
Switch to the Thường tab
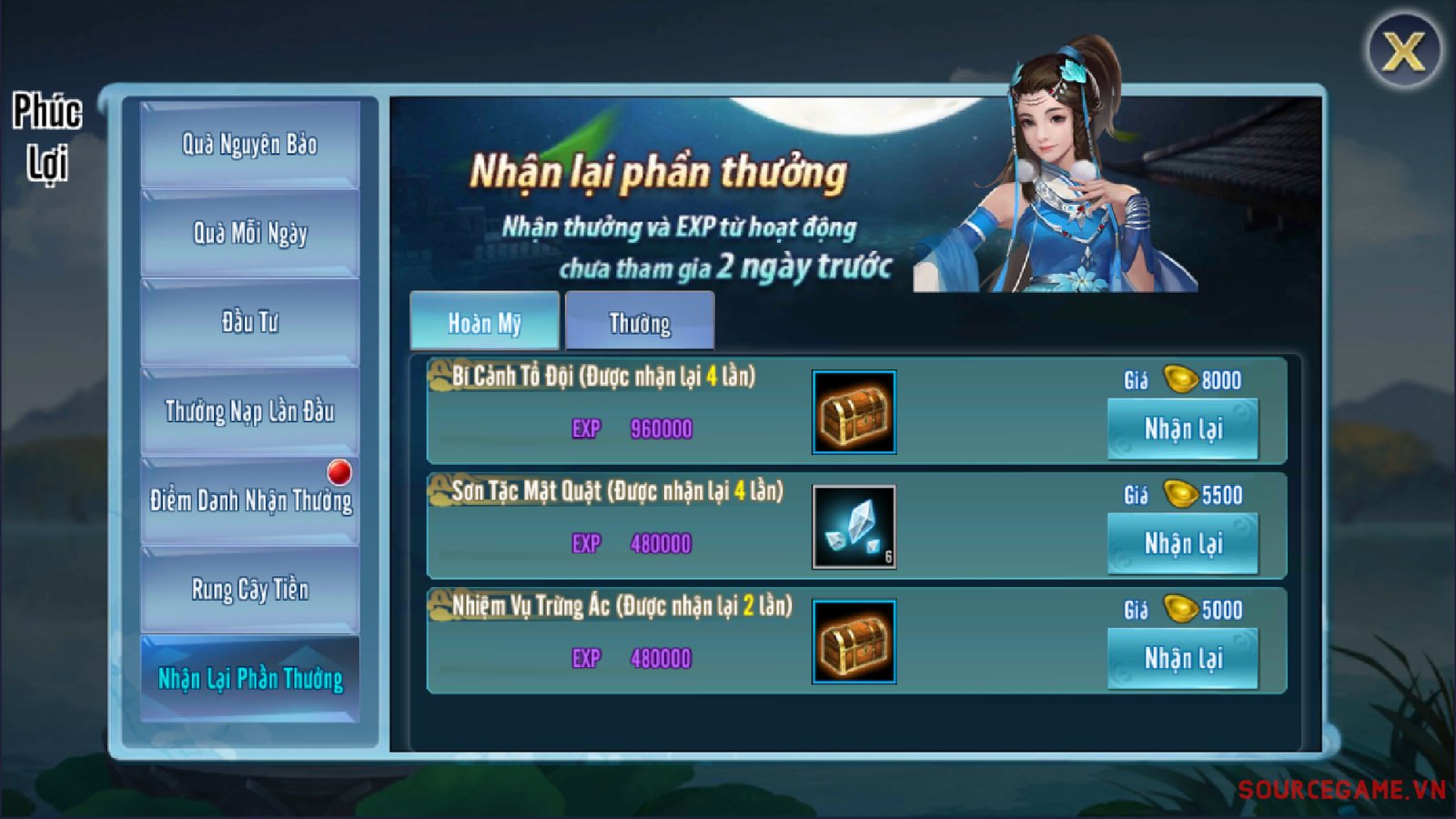[639, 322]
